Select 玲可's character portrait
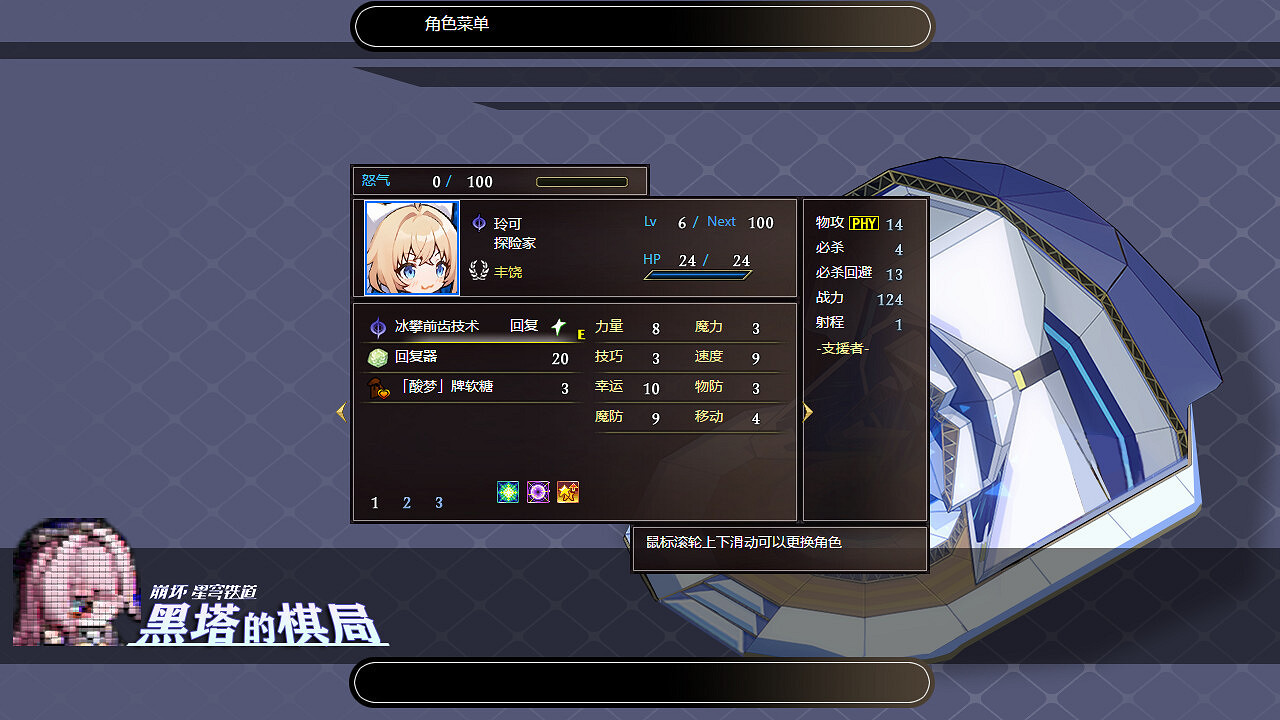Image resolution: width=1280 pixels, height=720 pixels. pyautogui.click(x=412, y=248)
